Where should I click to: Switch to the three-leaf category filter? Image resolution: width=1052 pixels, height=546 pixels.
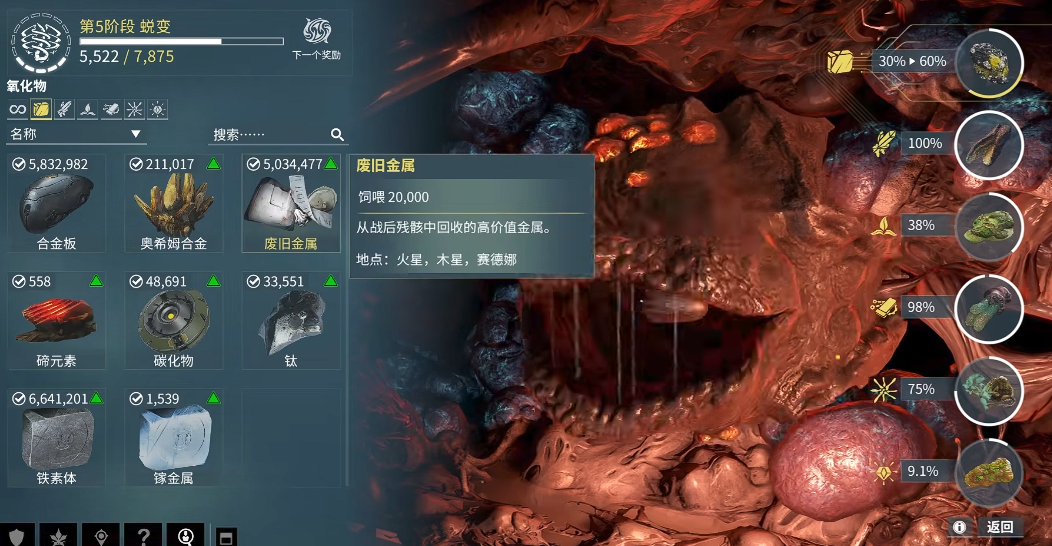tap(88, 109)
